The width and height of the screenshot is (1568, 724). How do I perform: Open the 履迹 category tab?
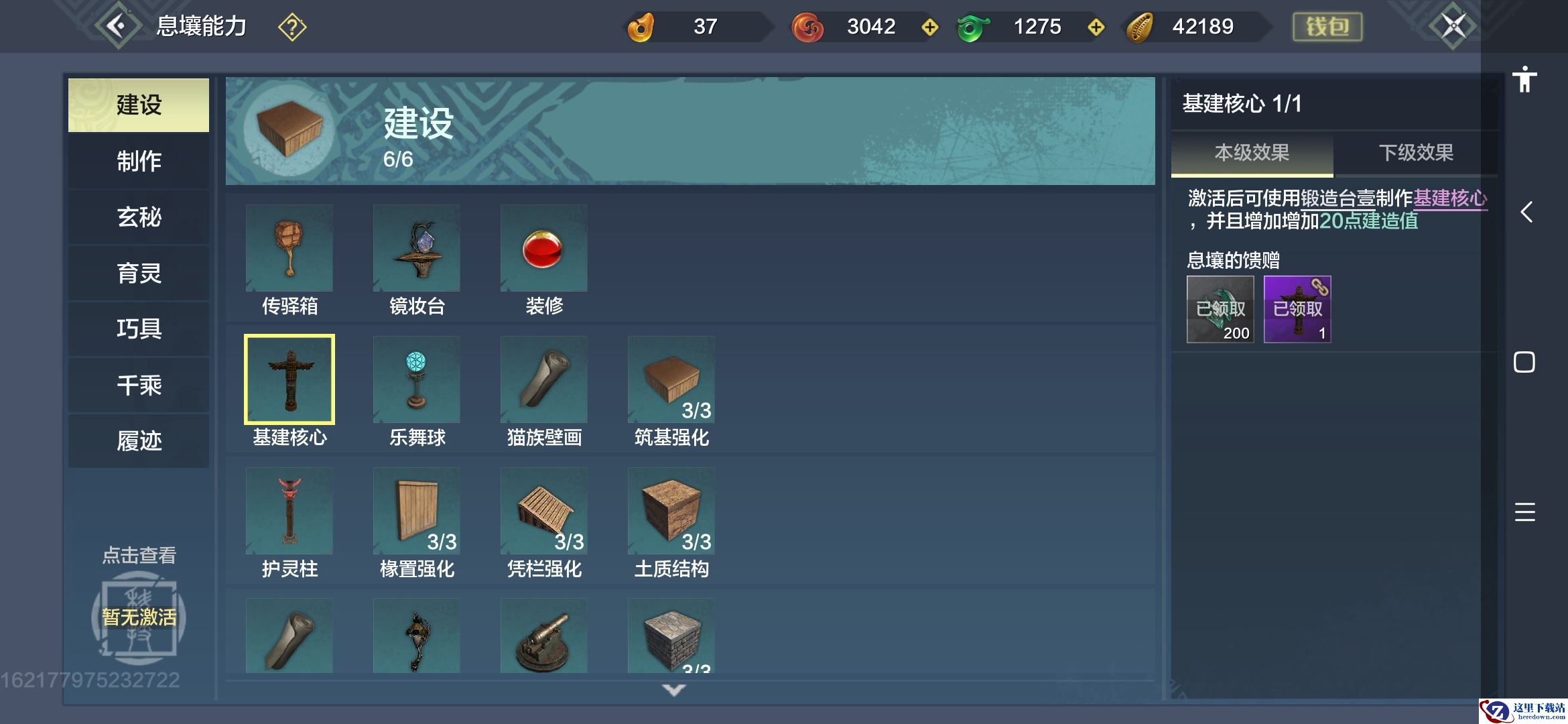(x=139, y=441)
